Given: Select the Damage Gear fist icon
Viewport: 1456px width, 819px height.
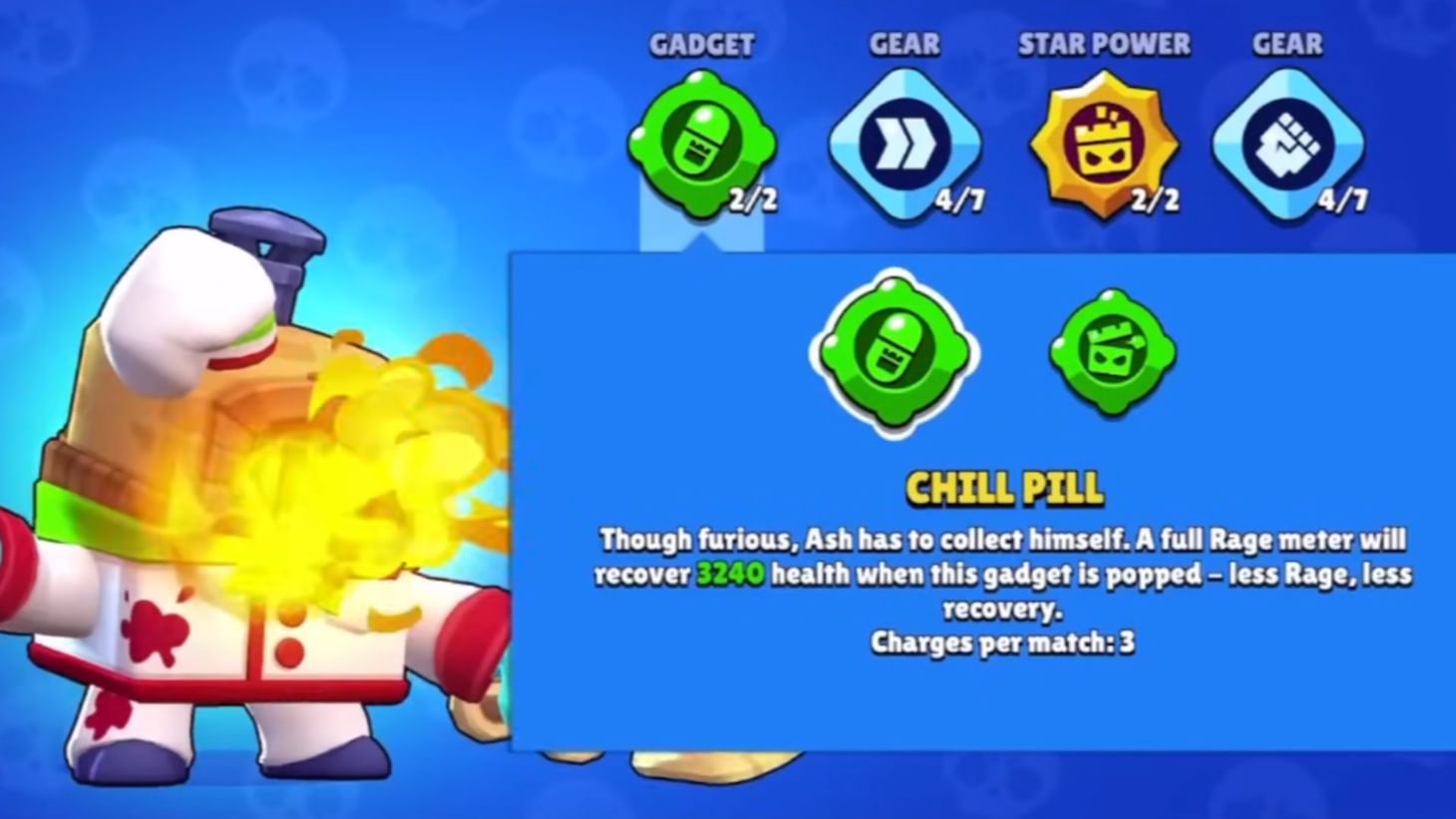Looking at the screenshot, I should [x=1286, y=145].
